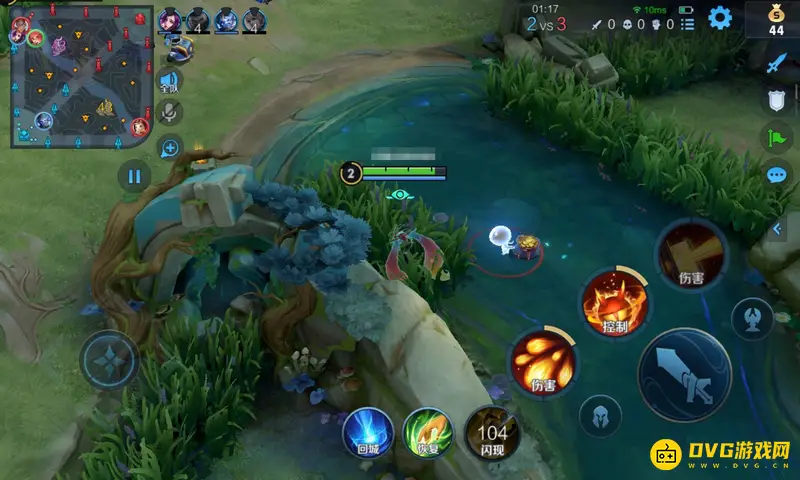Trigger the sword basic attack button
This screenshot has width=800, height=480.
pyautogui.click(x=685, y=375)
